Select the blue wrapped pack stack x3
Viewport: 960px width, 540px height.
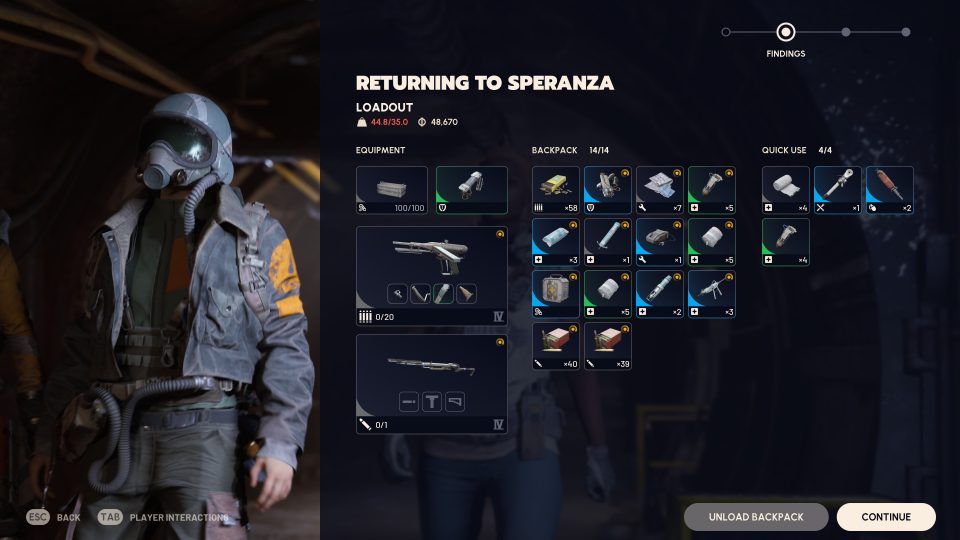point(556,242)
